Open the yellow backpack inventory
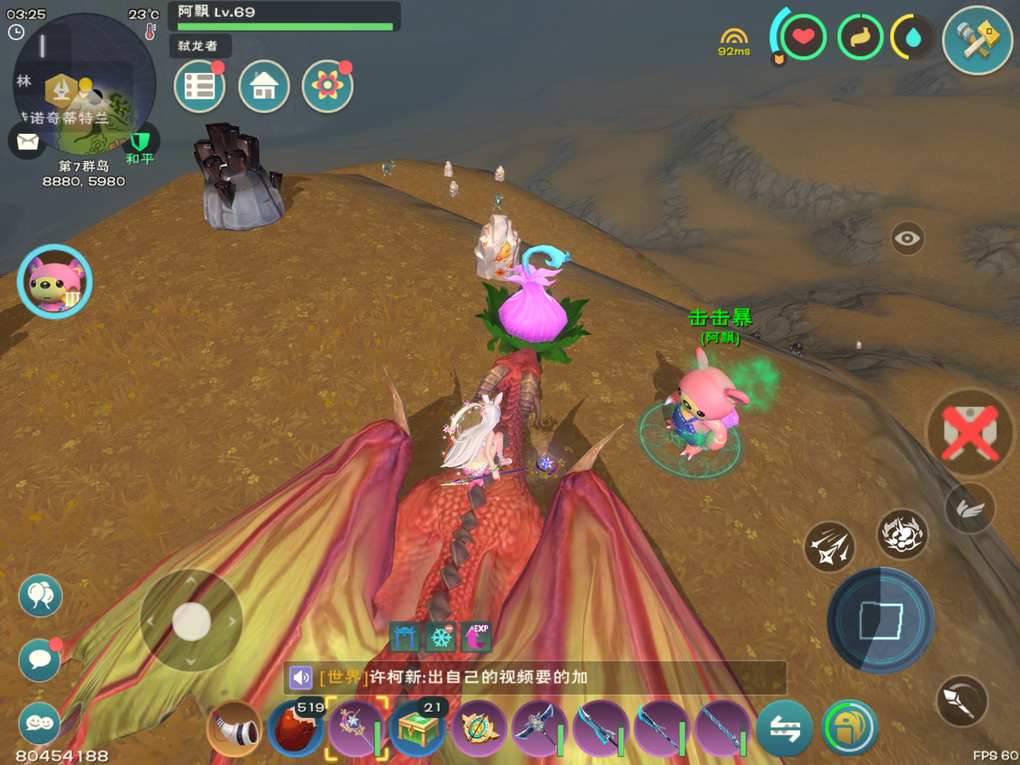 pyautogui.click(x=849, y=728)
